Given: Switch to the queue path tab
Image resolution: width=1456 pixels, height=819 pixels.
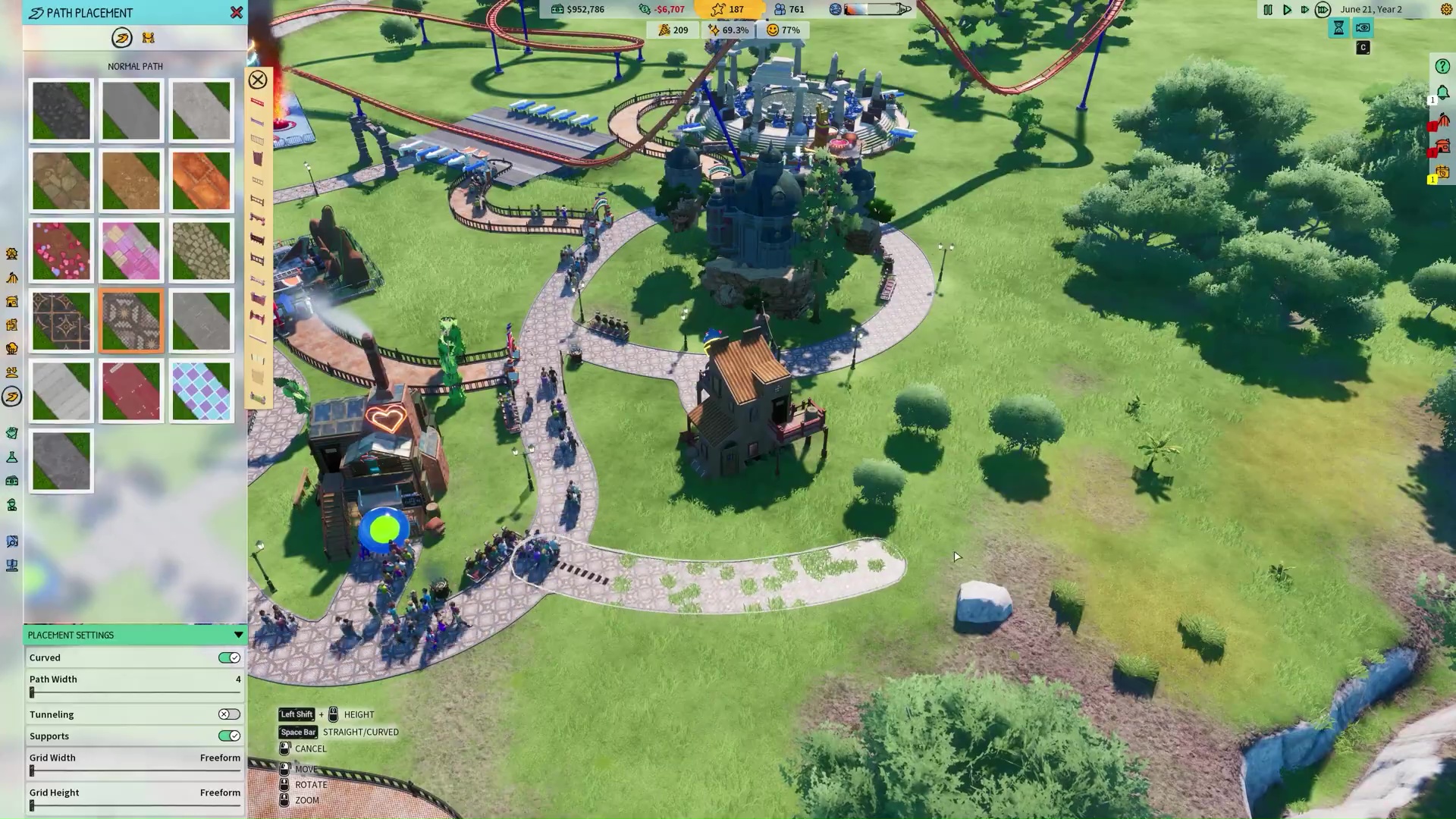Looking at the screenshot, I should tap(149, 38).
